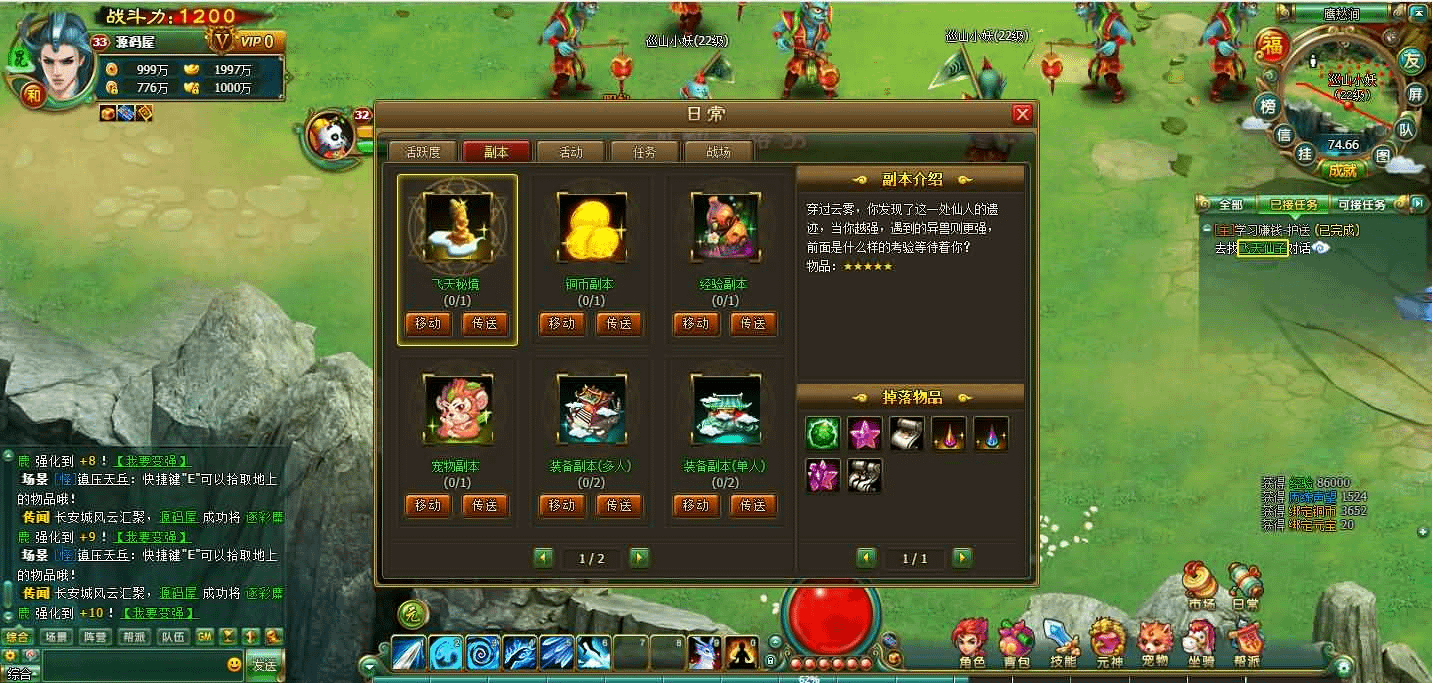
Task: Open the 成就 achievements button
Action: point(1341,170)
